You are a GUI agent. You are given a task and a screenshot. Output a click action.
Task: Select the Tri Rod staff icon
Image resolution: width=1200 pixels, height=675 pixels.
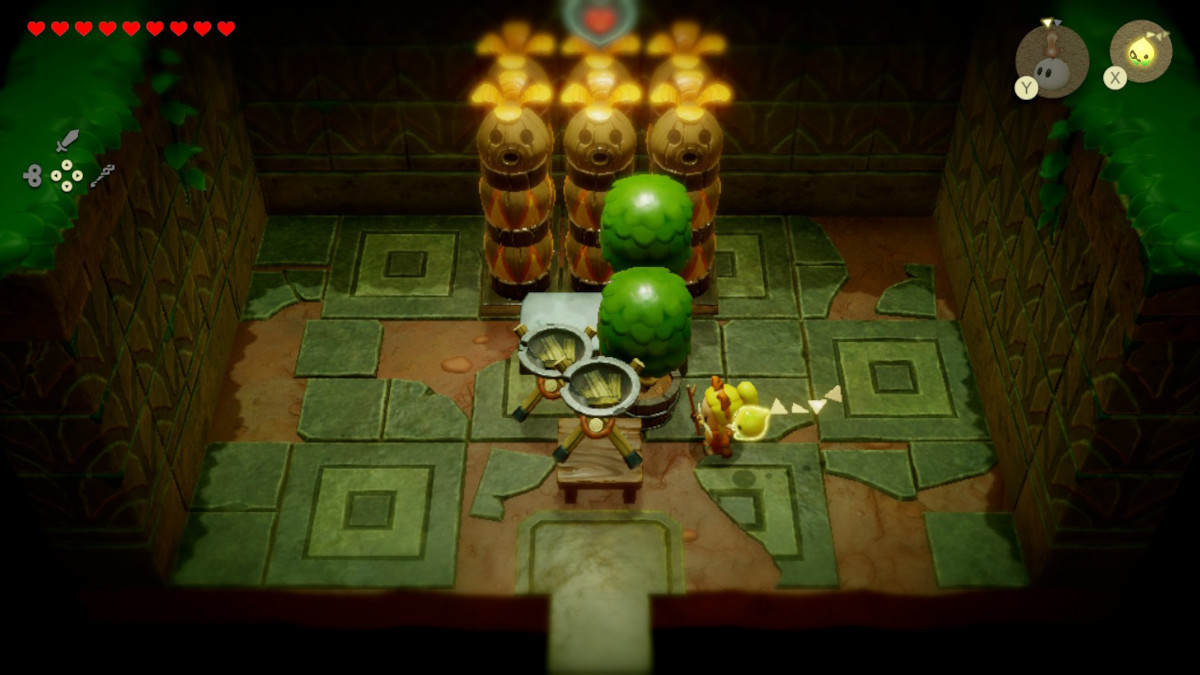[102, 176]
